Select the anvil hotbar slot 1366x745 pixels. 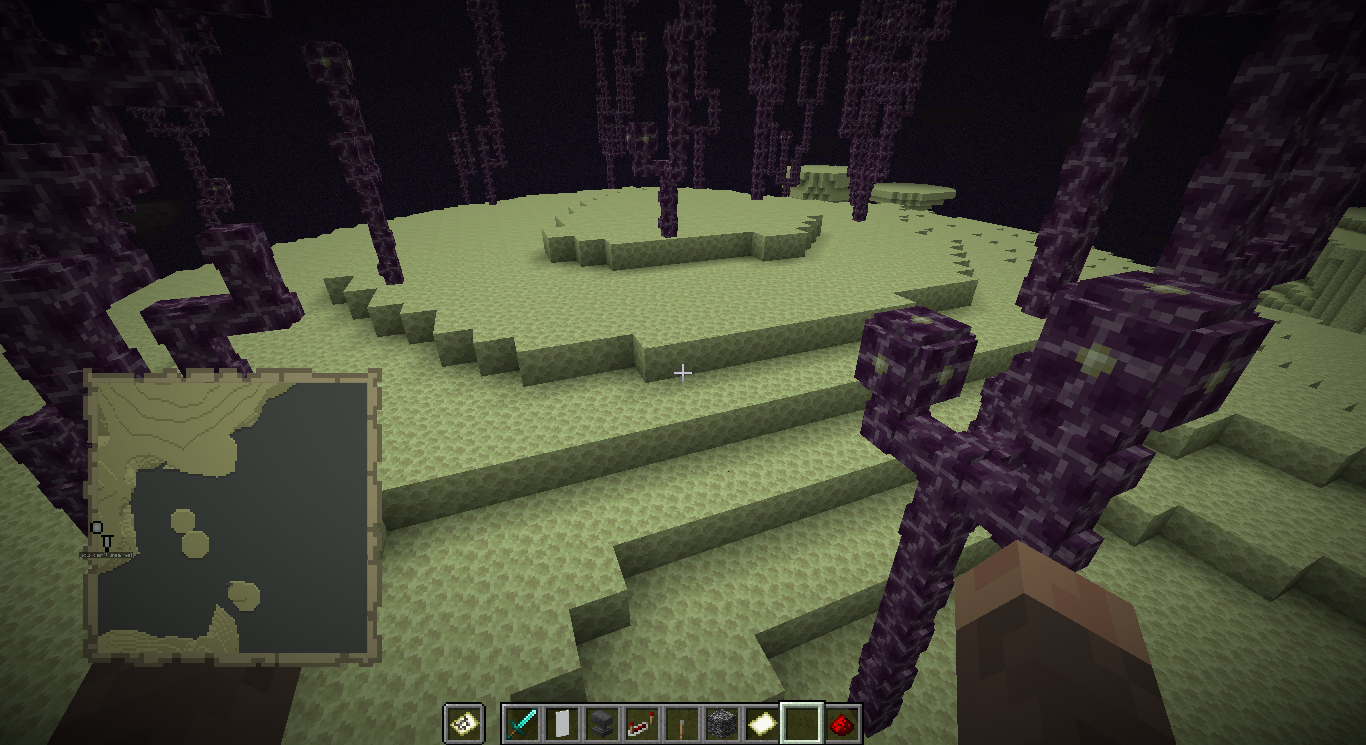pyautogui.click(x=601, y=723)
